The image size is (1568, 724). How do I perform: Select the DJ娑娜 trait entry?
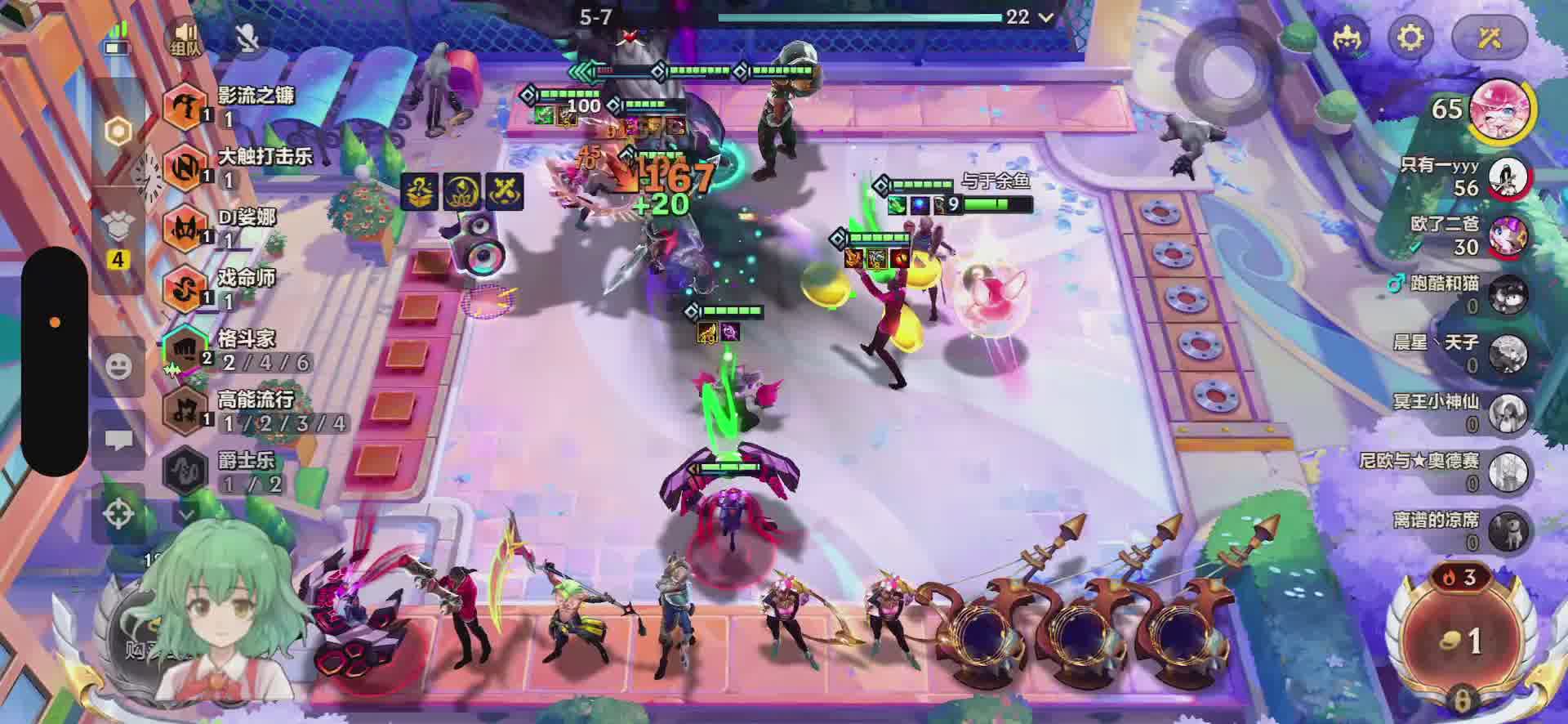[185, 227]
